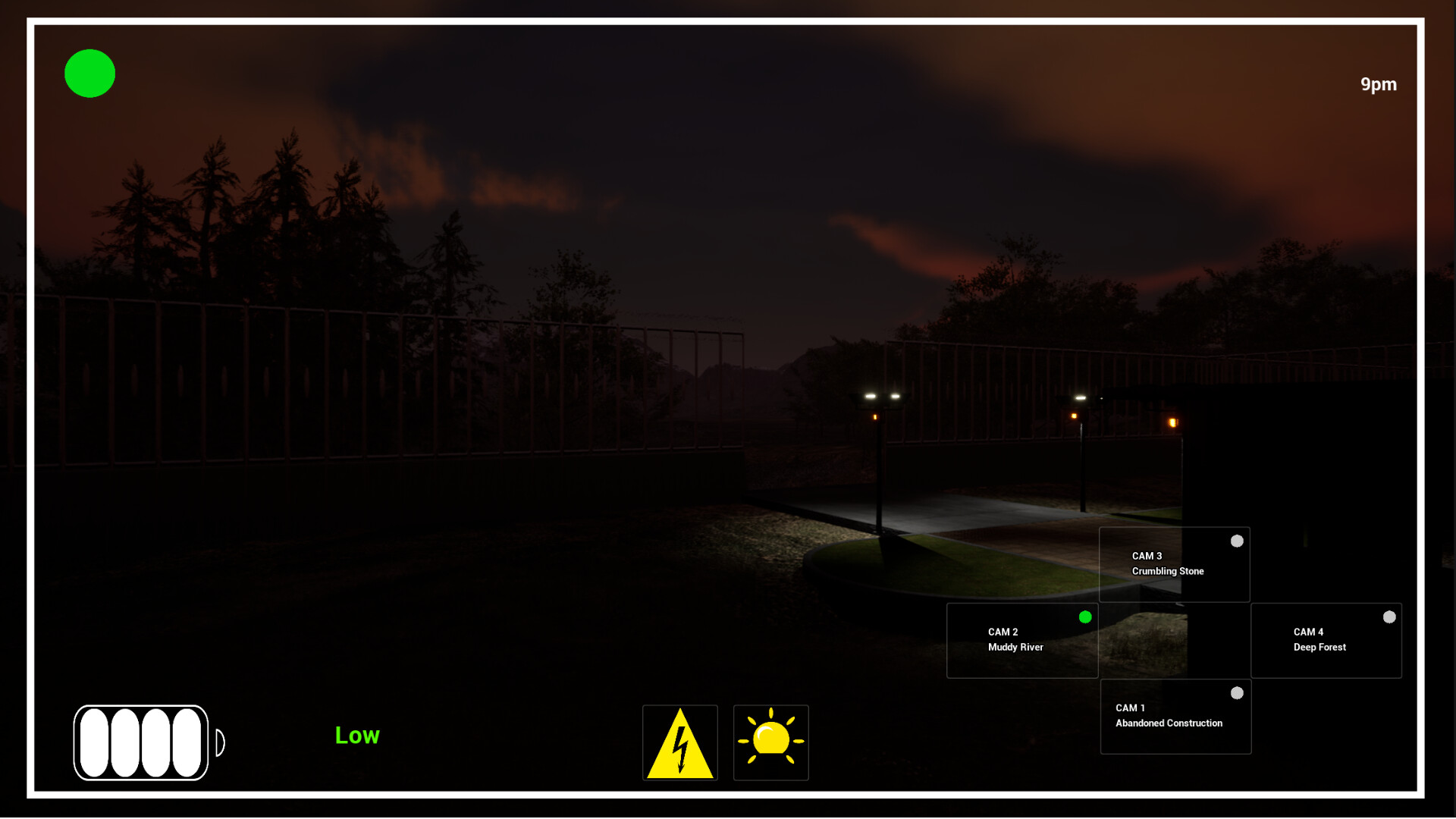
Task: Click the white status dot on CAM 4
Action: [1389, 617]
